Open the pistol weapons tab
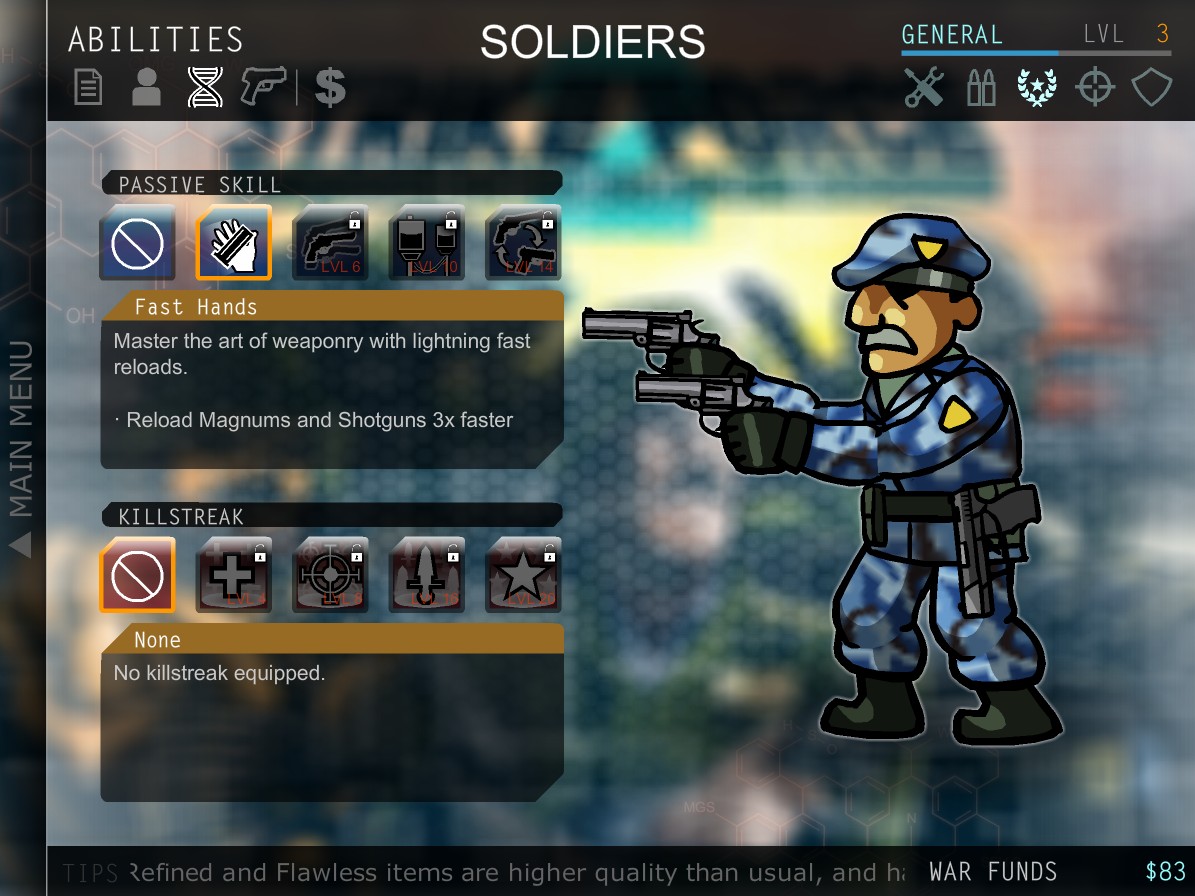Screen dimensions: 1195x896 (263, 88)
